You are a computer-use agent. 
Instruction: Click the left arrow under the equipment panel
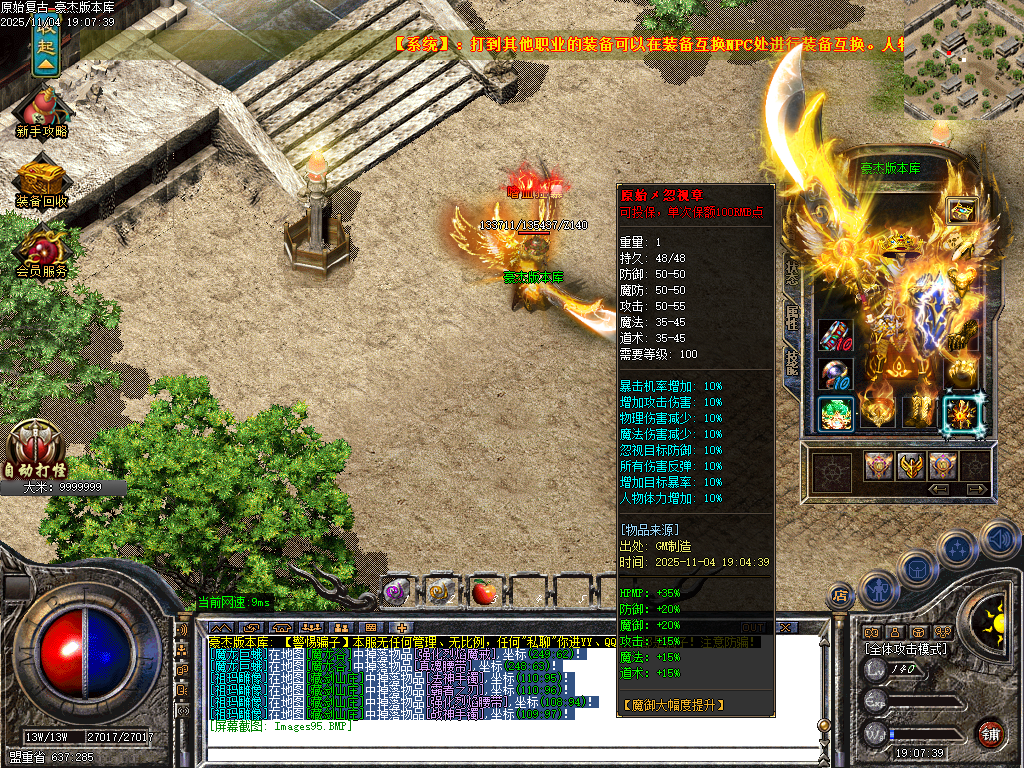pos(939,489)
